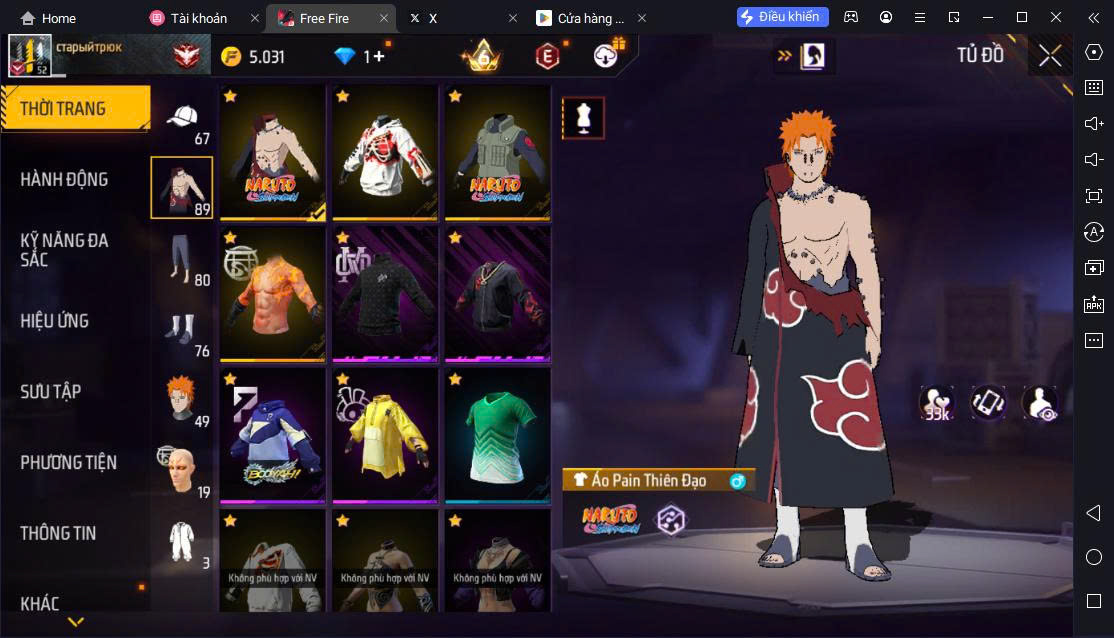The height and width of the screenshot is (638, 1114).
Task: Open the Thông Tin tab
Action: (58, 534)
